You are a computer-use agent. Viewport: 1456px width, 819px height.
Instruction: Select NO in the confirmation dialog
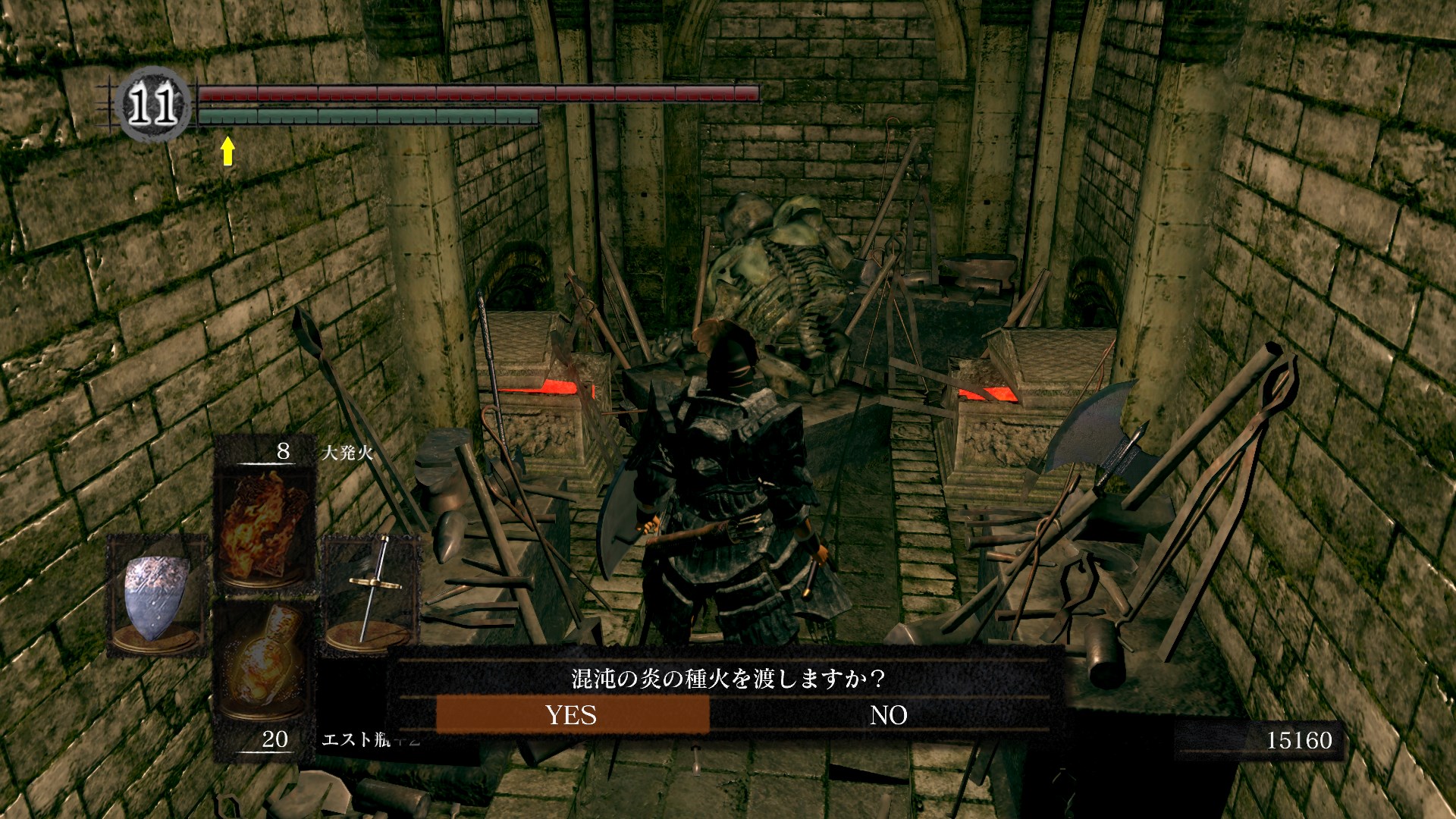click(x=888, y=715)
